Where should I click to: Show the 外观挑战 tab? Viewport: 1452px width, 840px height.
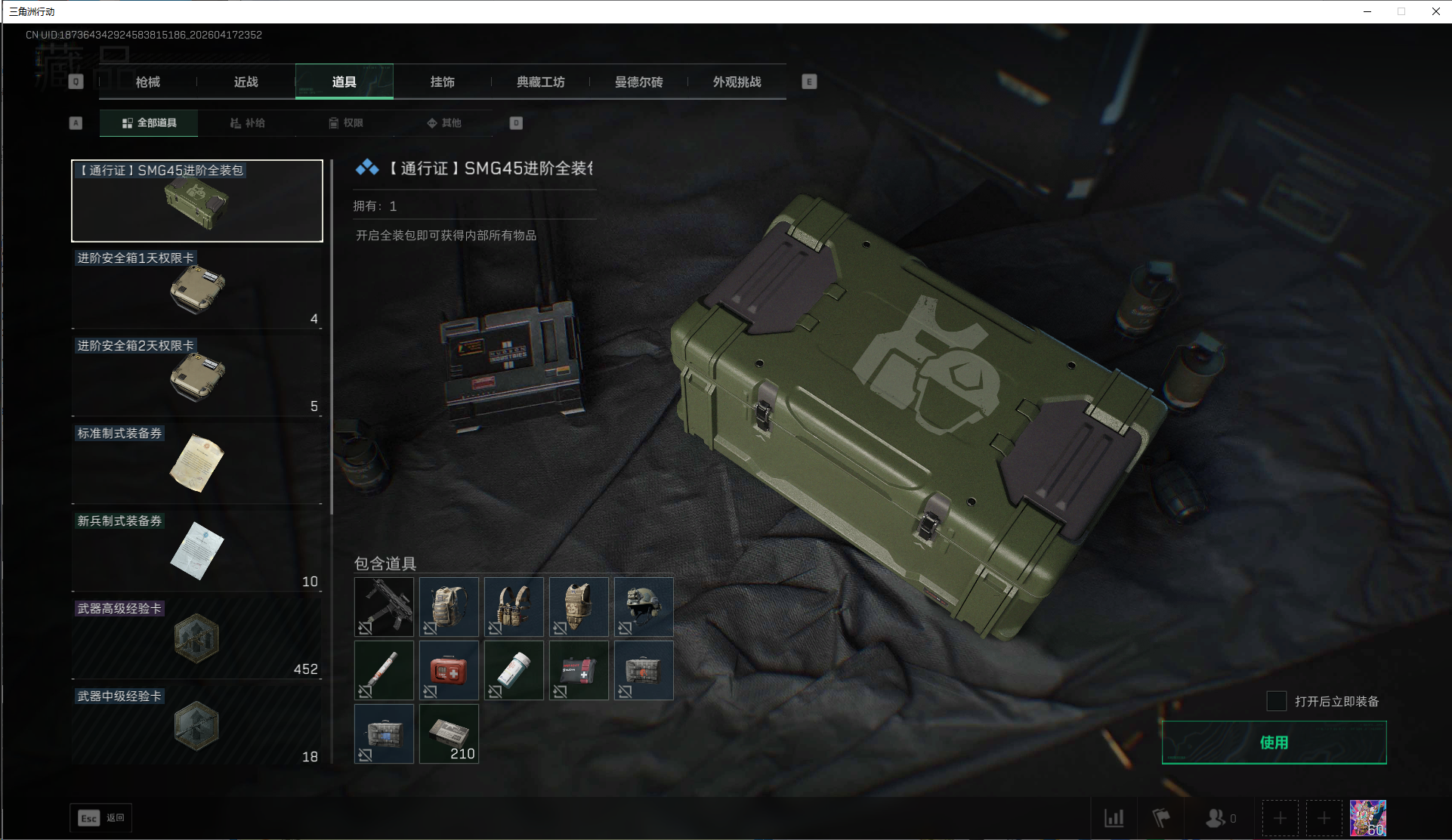pyautogui.click(x=737, y=82)
